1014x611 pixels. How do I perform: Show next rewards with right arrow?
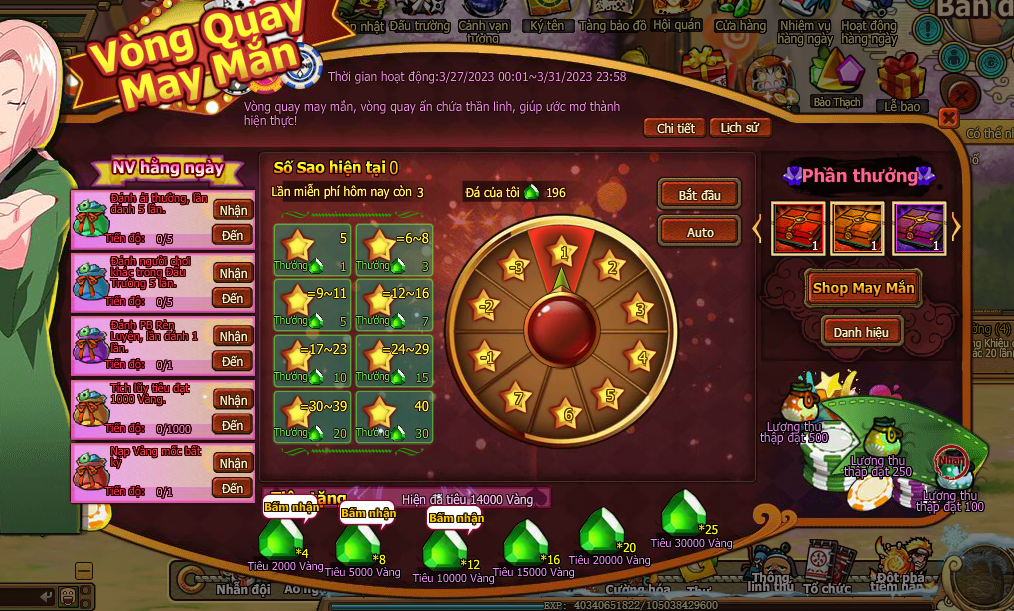[955, 228]
